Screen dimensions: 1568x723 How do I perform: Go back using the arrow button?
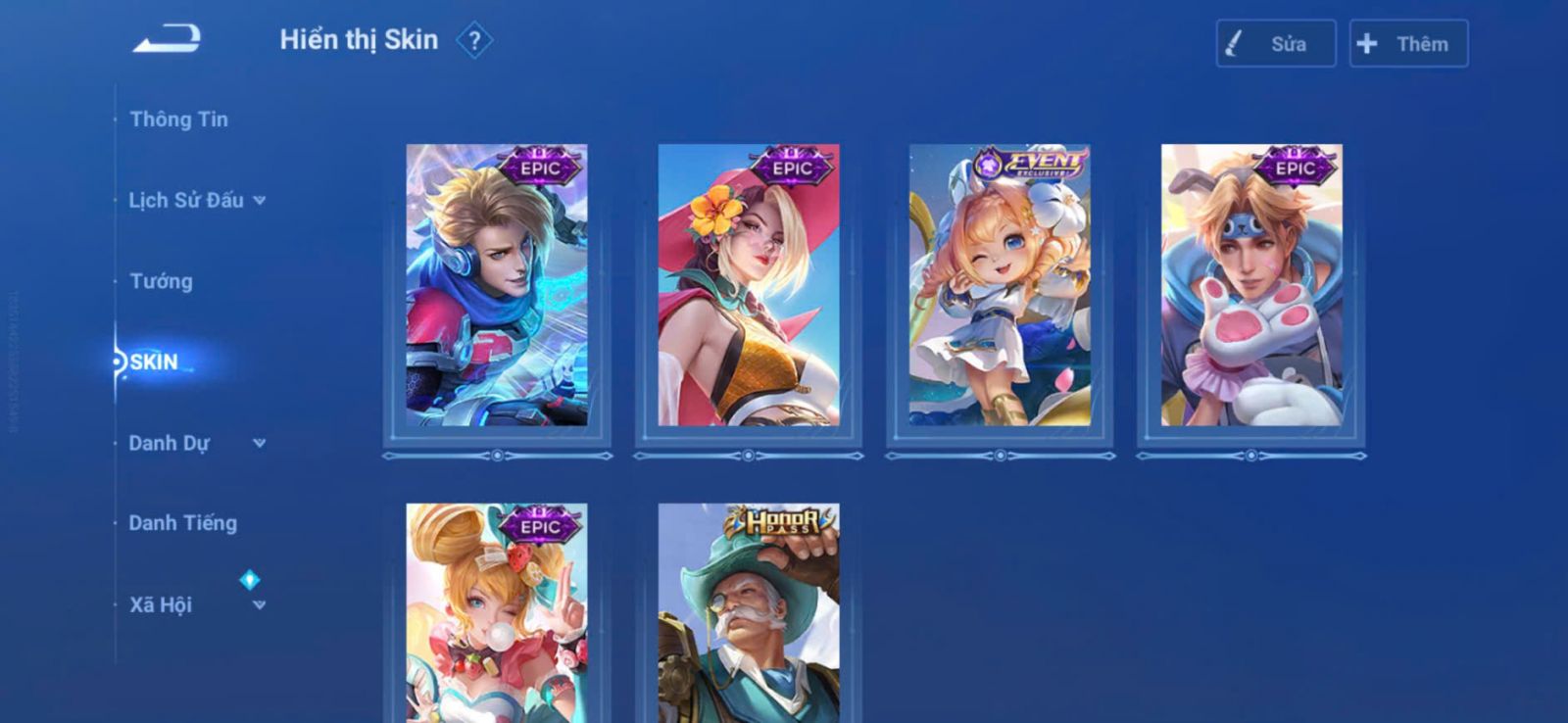pyautogui.click(x=168, y=39)
